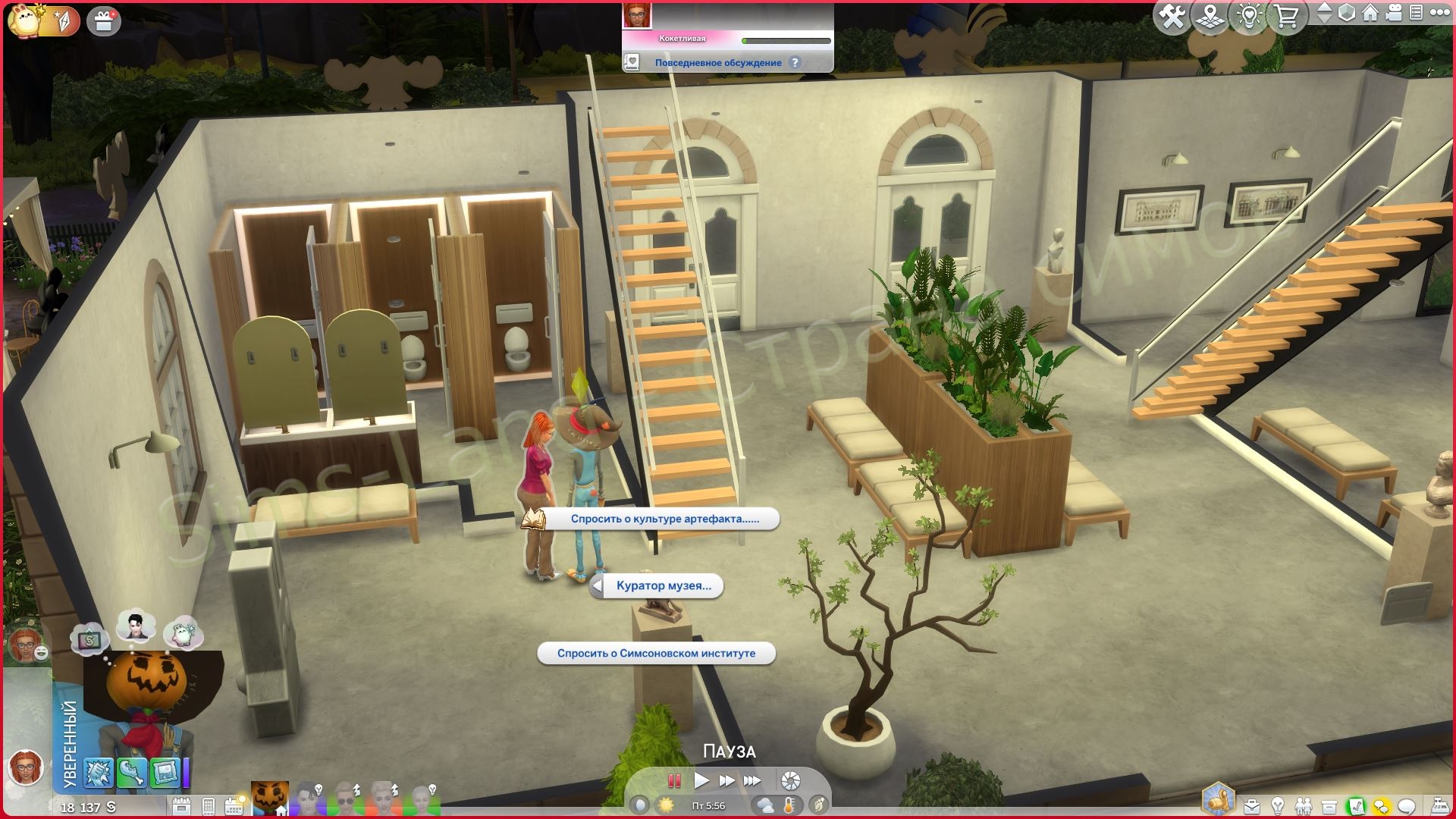
Task: Set game speed to ultra fast-forward
Action: 752,780
